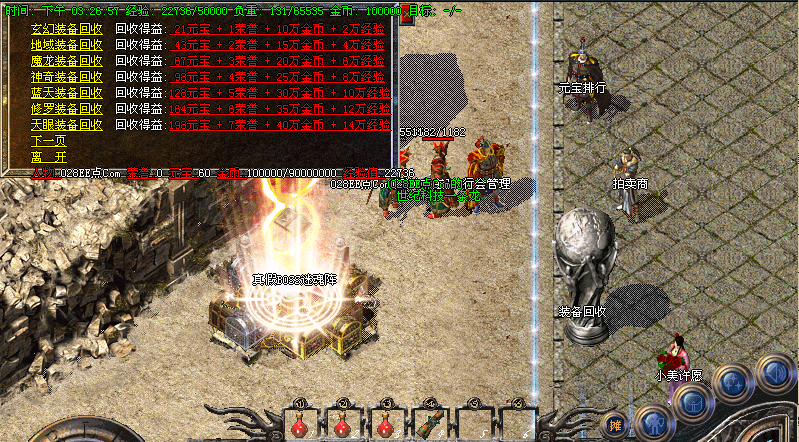Image resolution: width=799 pixels, height=442 pixels.
Task: Use the red potion in hotbar slot 1
Action: pos(298,425)
